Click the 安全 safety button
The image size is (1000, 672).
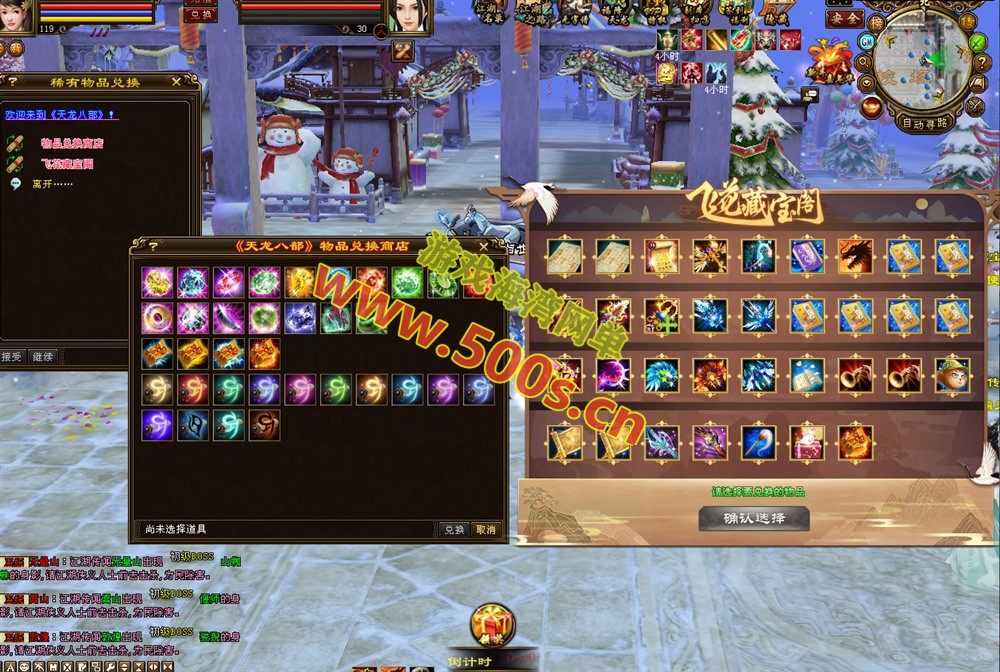[844, 18]
